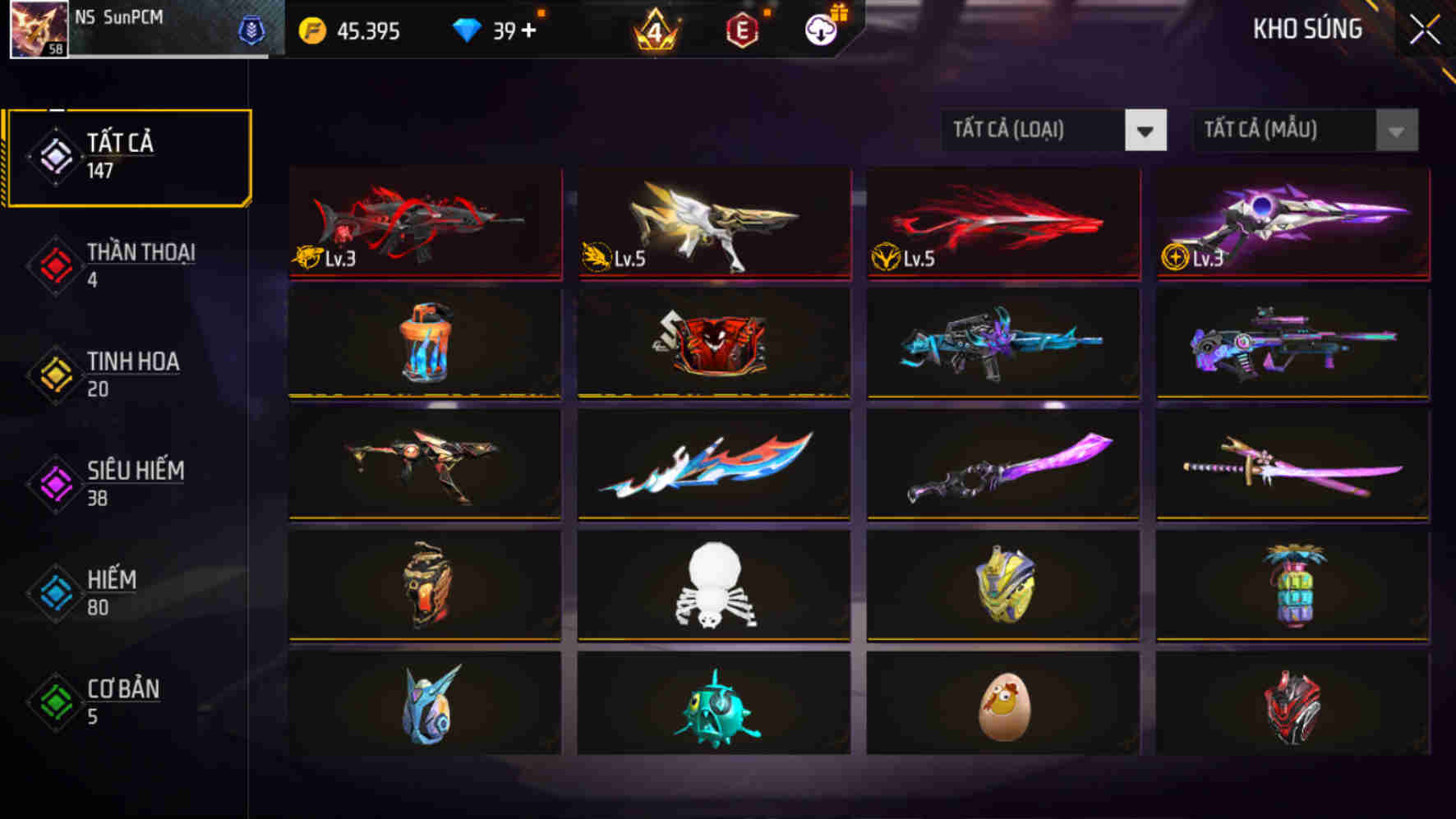Open the download gift icon in top bar

pos(819,31)
